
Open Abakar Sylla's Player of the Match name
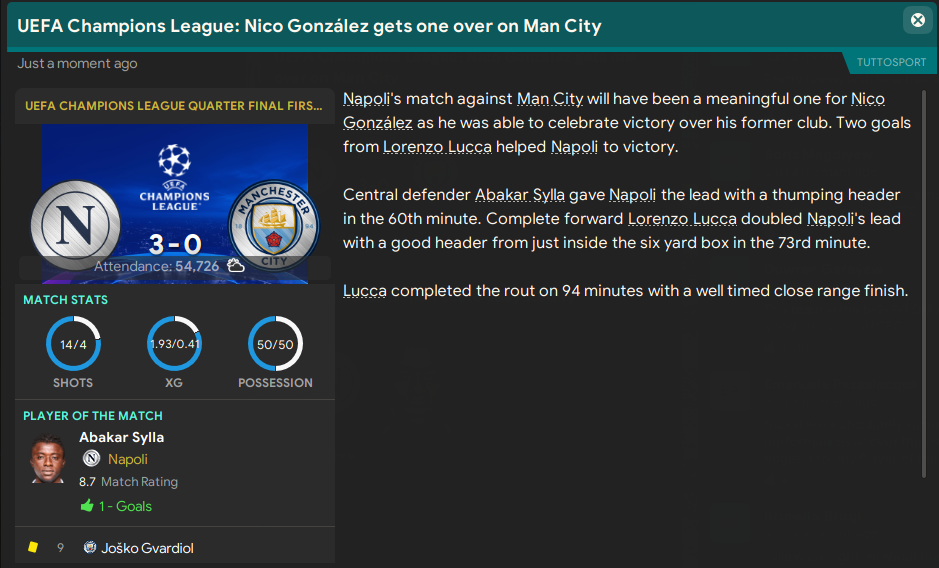(x=121, y=437)
